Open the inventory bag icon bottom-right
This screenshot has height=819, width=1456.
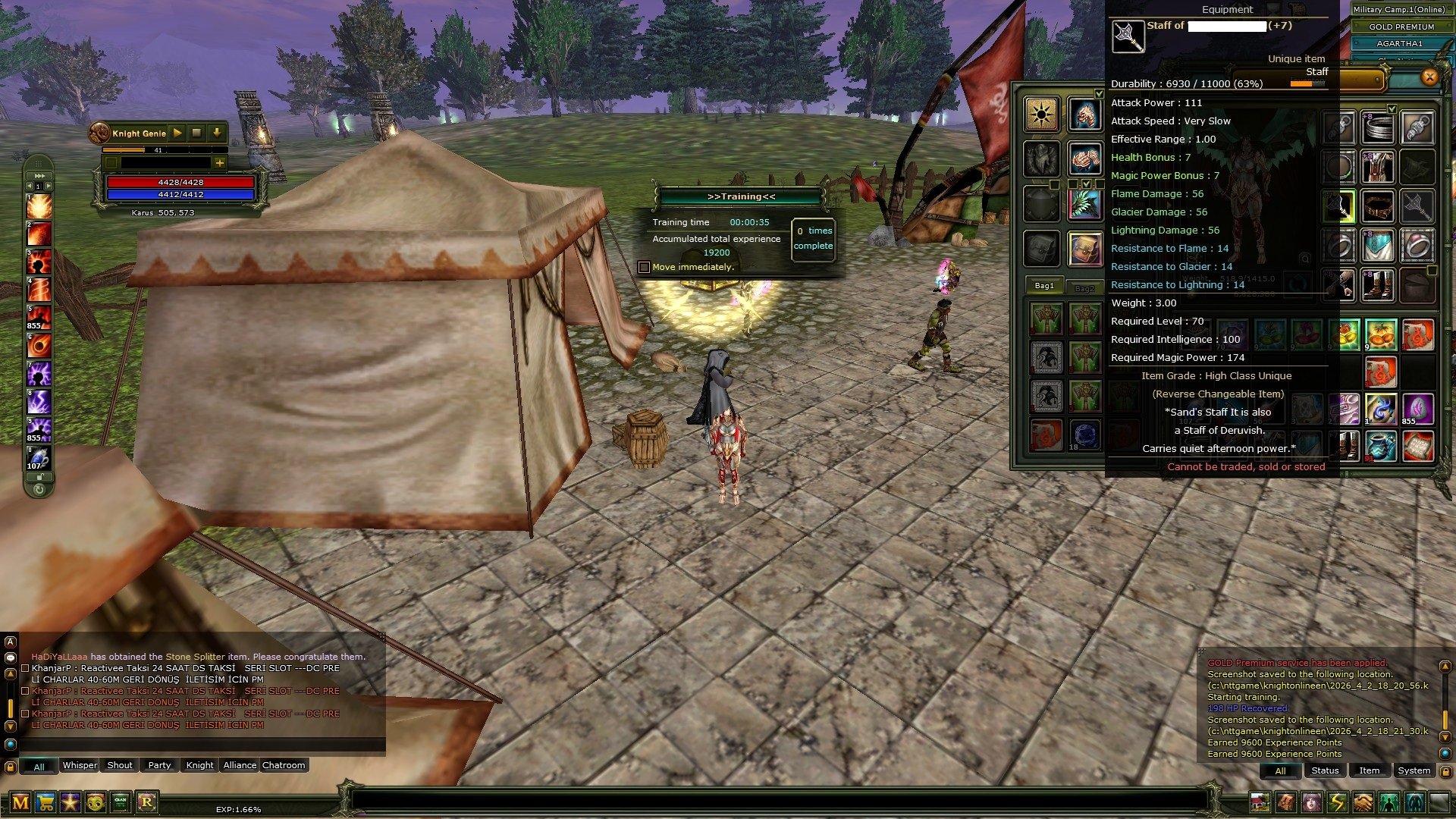click(1285, 804)
